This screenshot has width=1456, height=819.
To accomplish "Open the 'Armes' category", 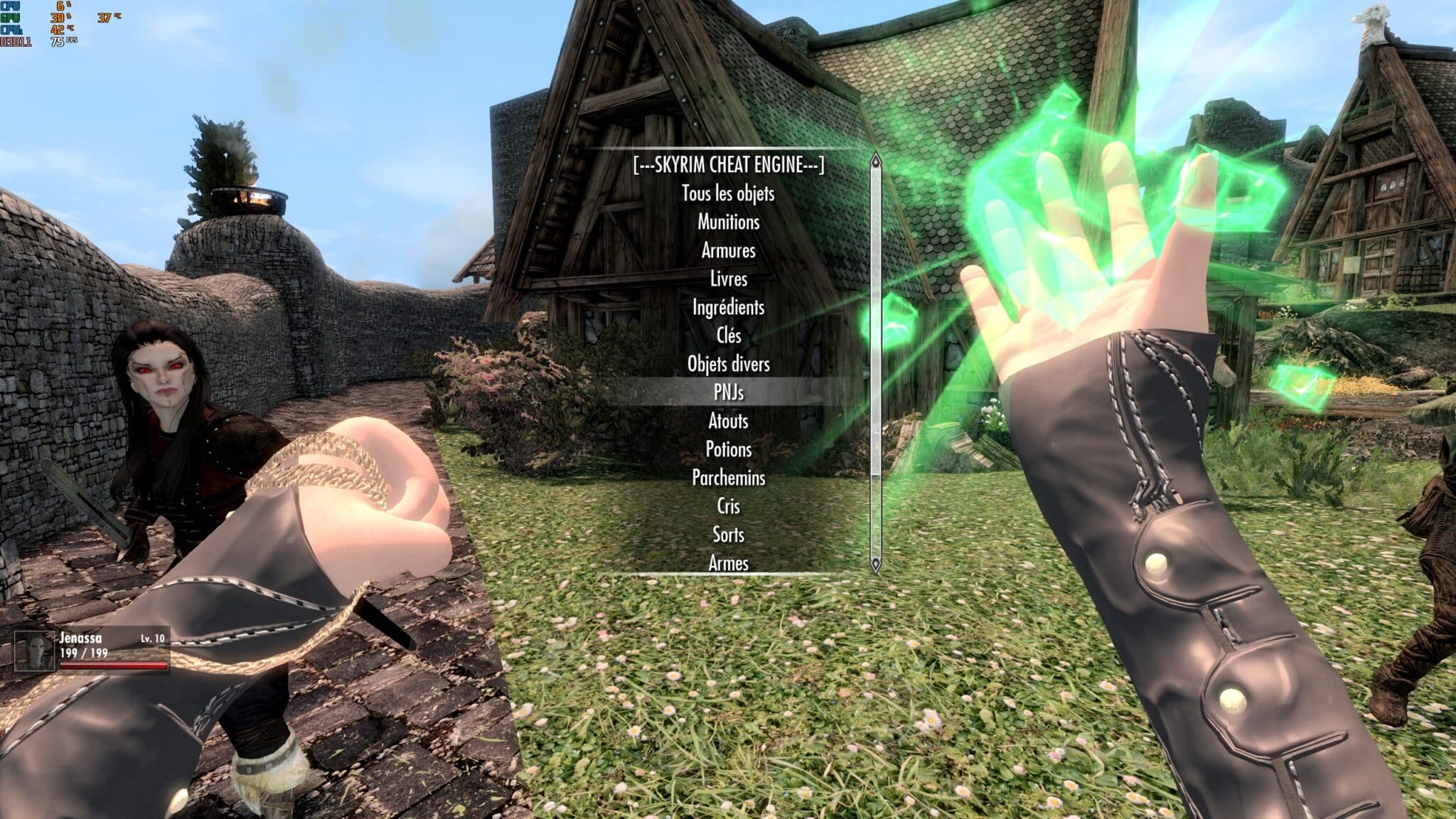I will tap(728, 563).
